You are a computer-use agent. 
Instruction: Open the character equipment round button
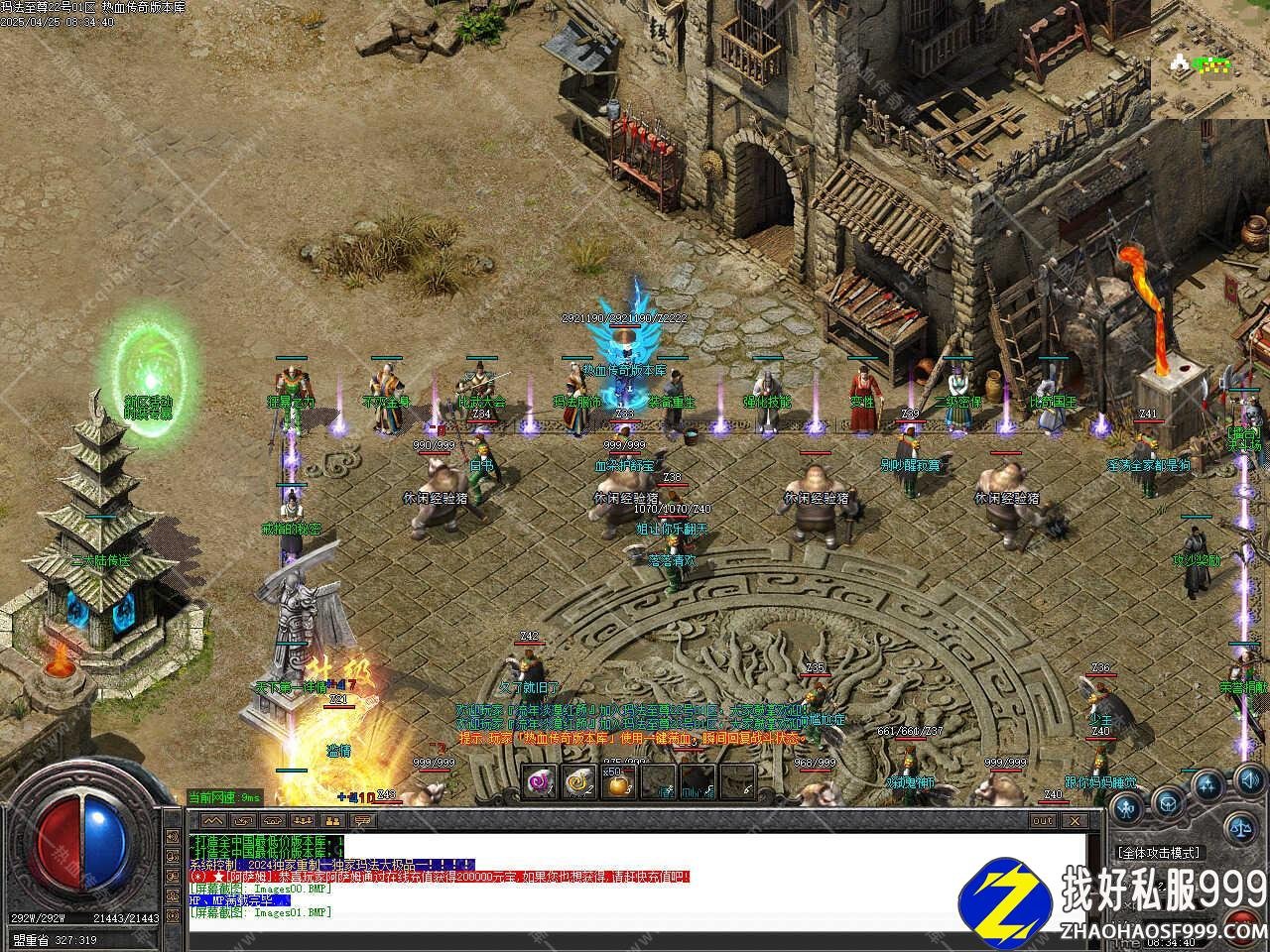pyautogui.click(x=1125, y=808)
